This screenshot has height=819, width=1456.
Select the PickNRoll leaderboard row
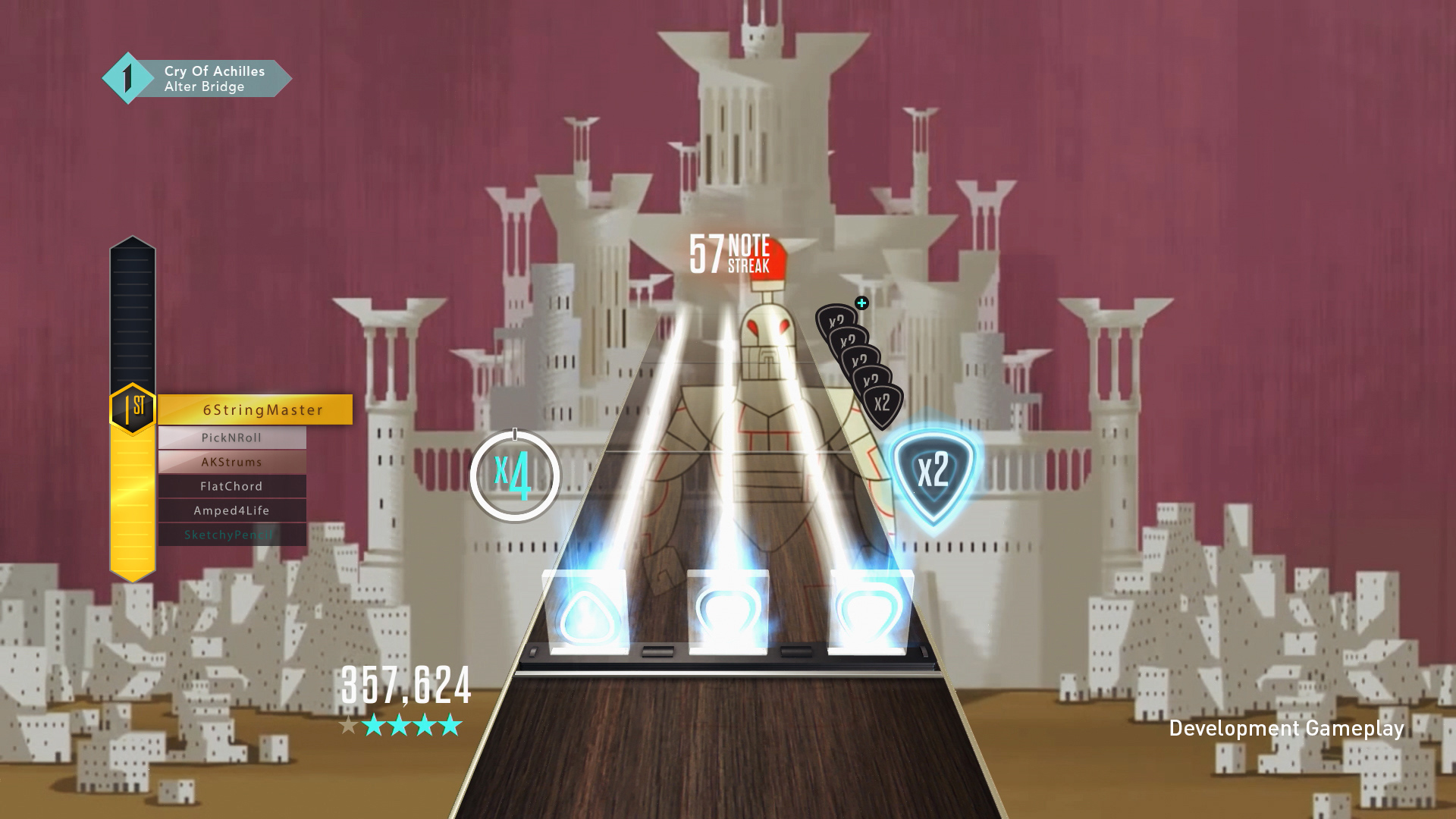tap(231, 438)
